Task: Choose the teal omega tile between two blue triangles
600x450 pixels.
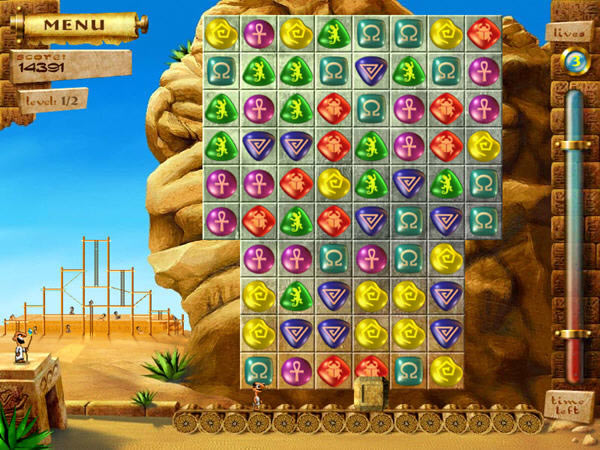Action: [407, 220]
